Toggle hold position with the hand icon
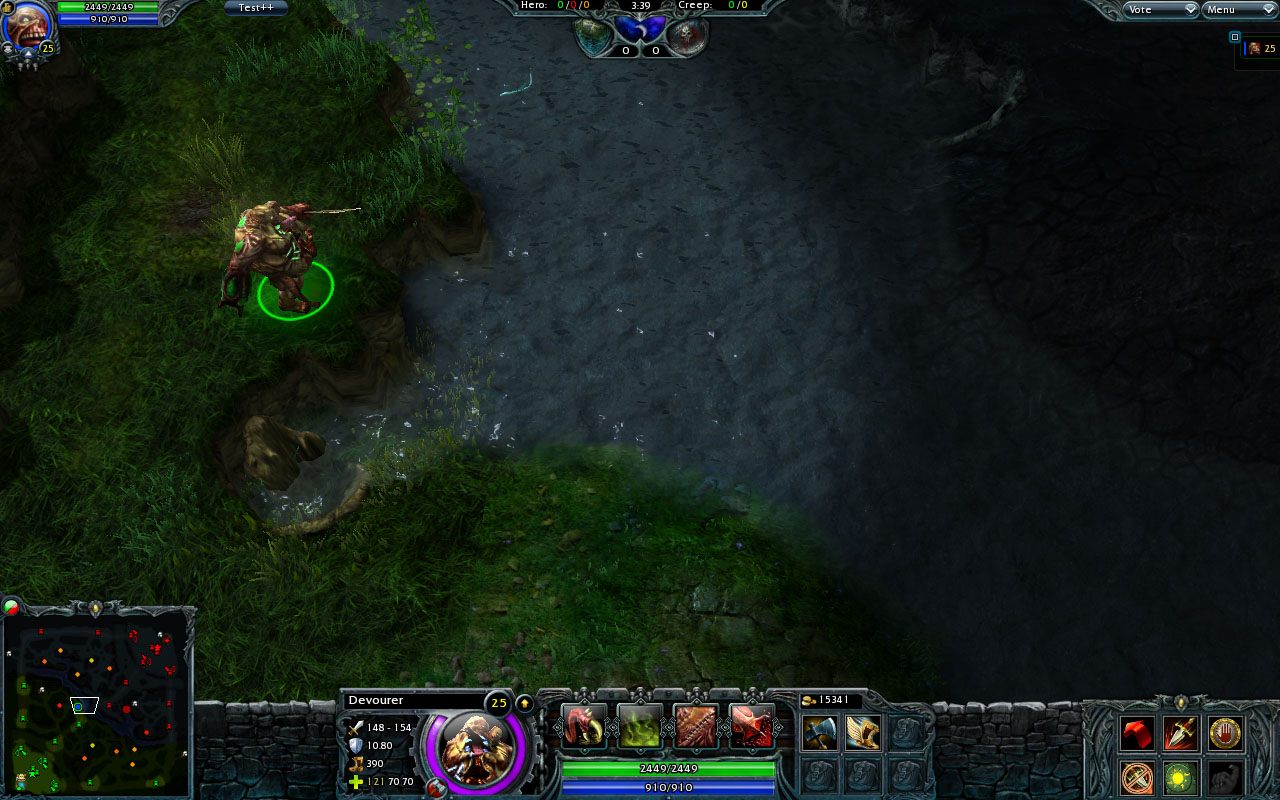The image size is (1280, 800). tap(1225, 733)
